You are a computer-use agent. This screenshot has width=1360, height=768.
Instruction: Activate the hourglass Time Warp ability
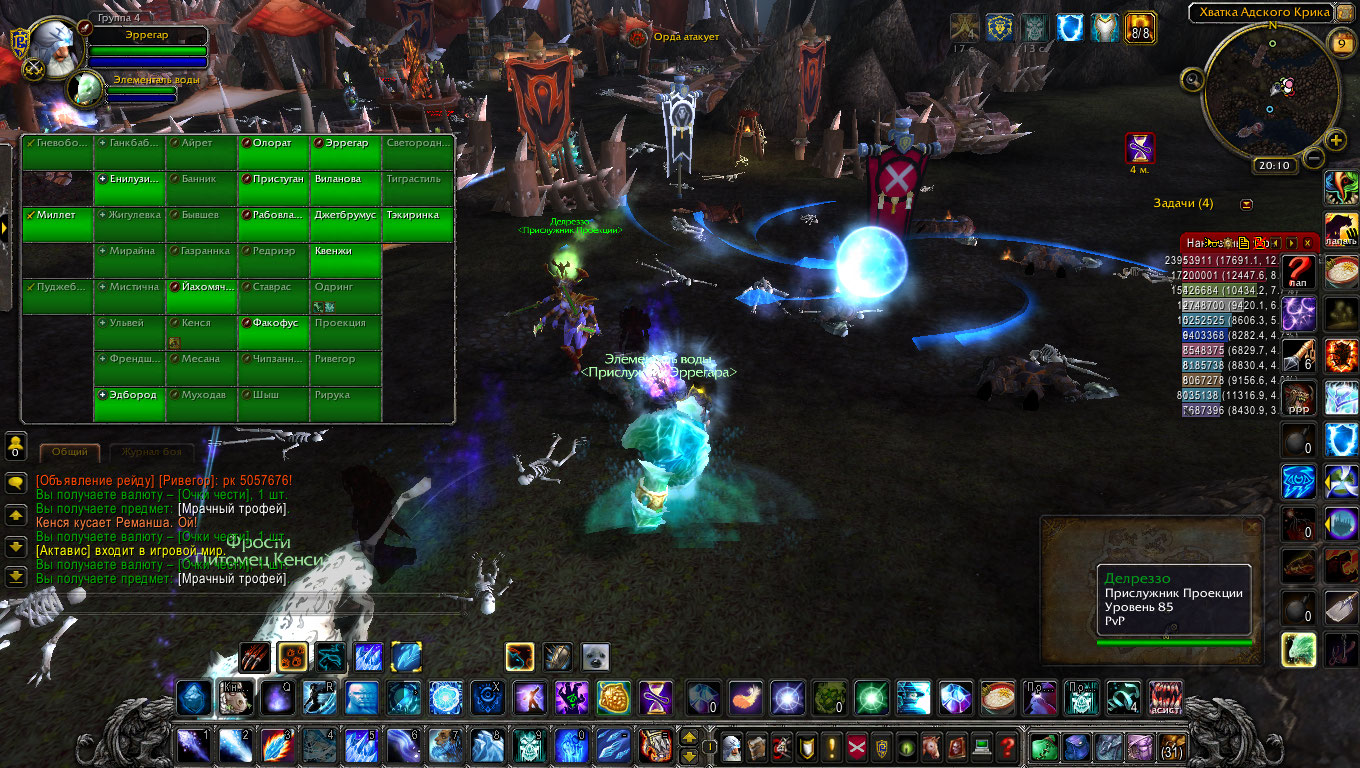pyautogui.click(x=656, y=697)
